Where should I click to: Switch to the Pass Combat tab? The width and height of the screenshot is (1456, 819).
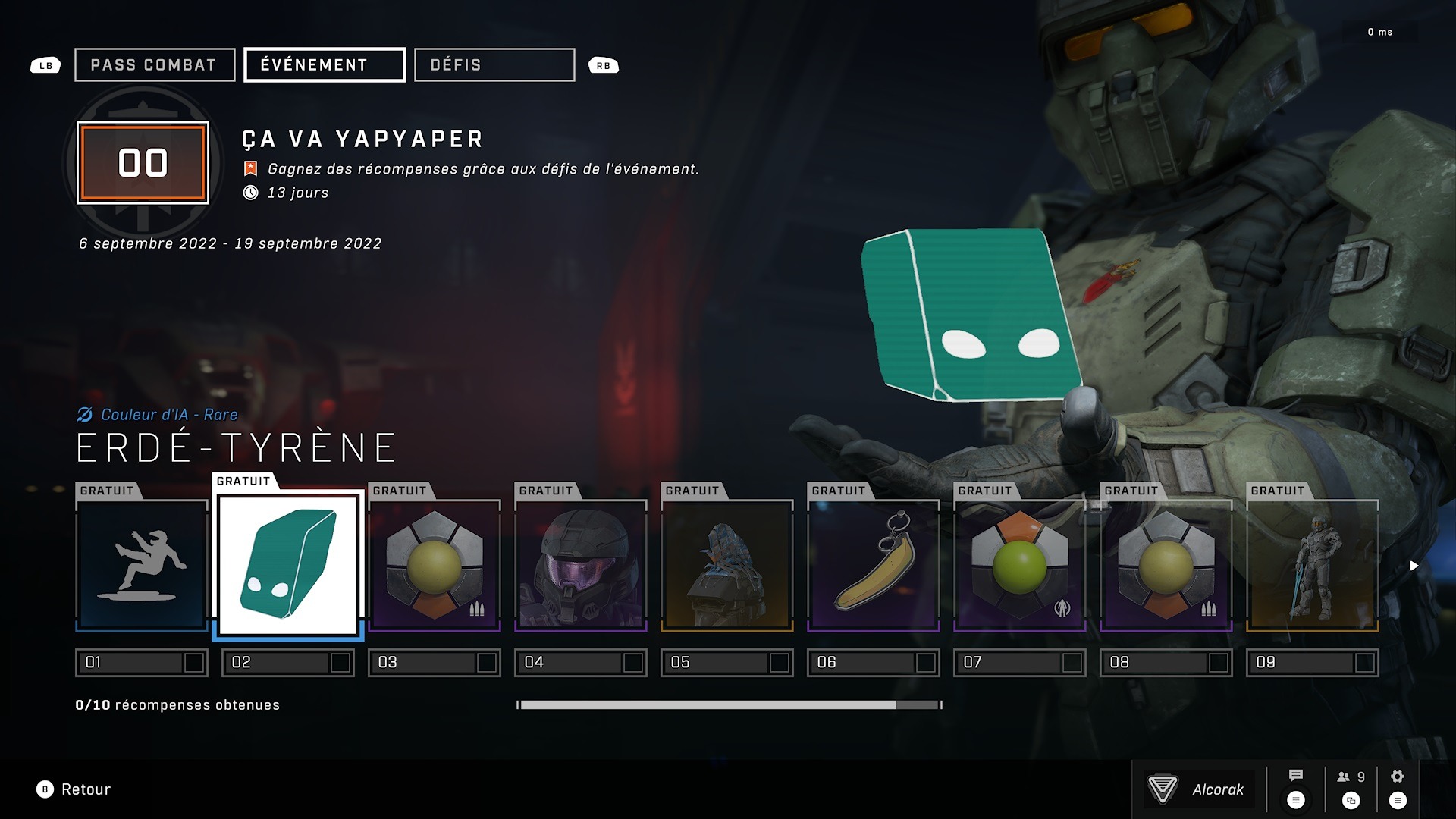(154, 65)
